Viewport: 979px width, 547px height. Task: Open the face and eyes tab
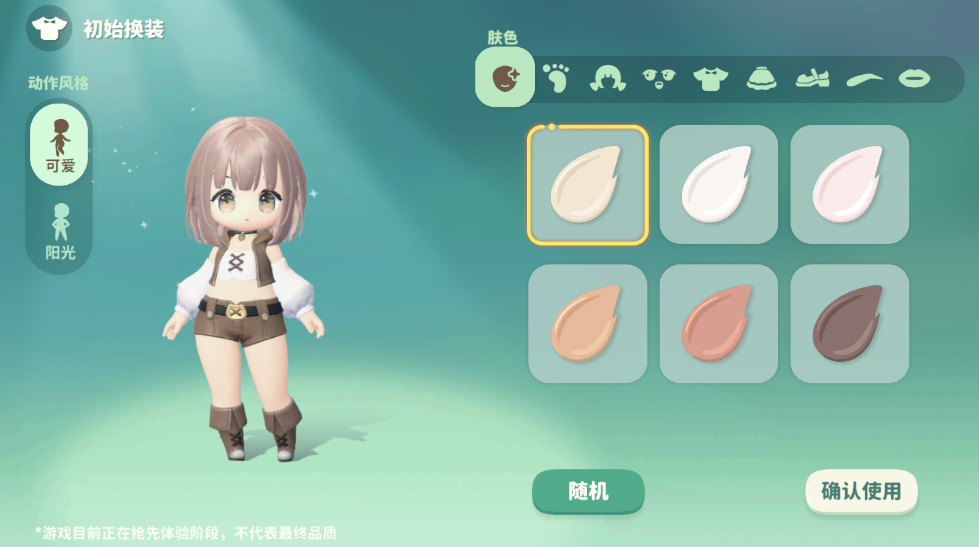pyautogui.click(x=659, y=78)
